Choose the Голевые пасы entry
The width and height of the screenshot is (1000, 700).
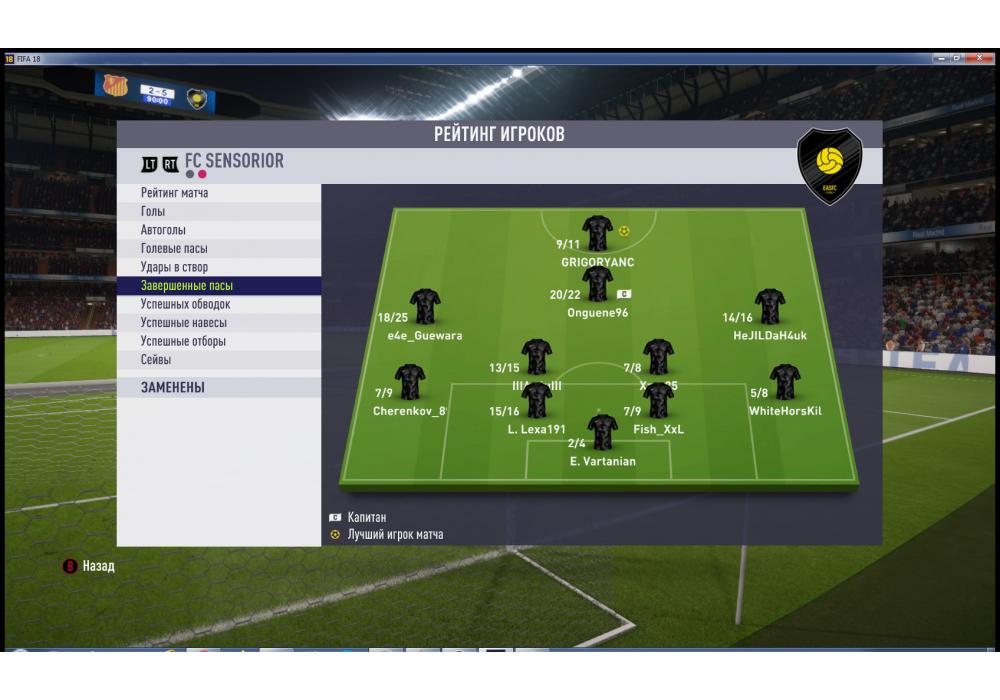[174, 249]
